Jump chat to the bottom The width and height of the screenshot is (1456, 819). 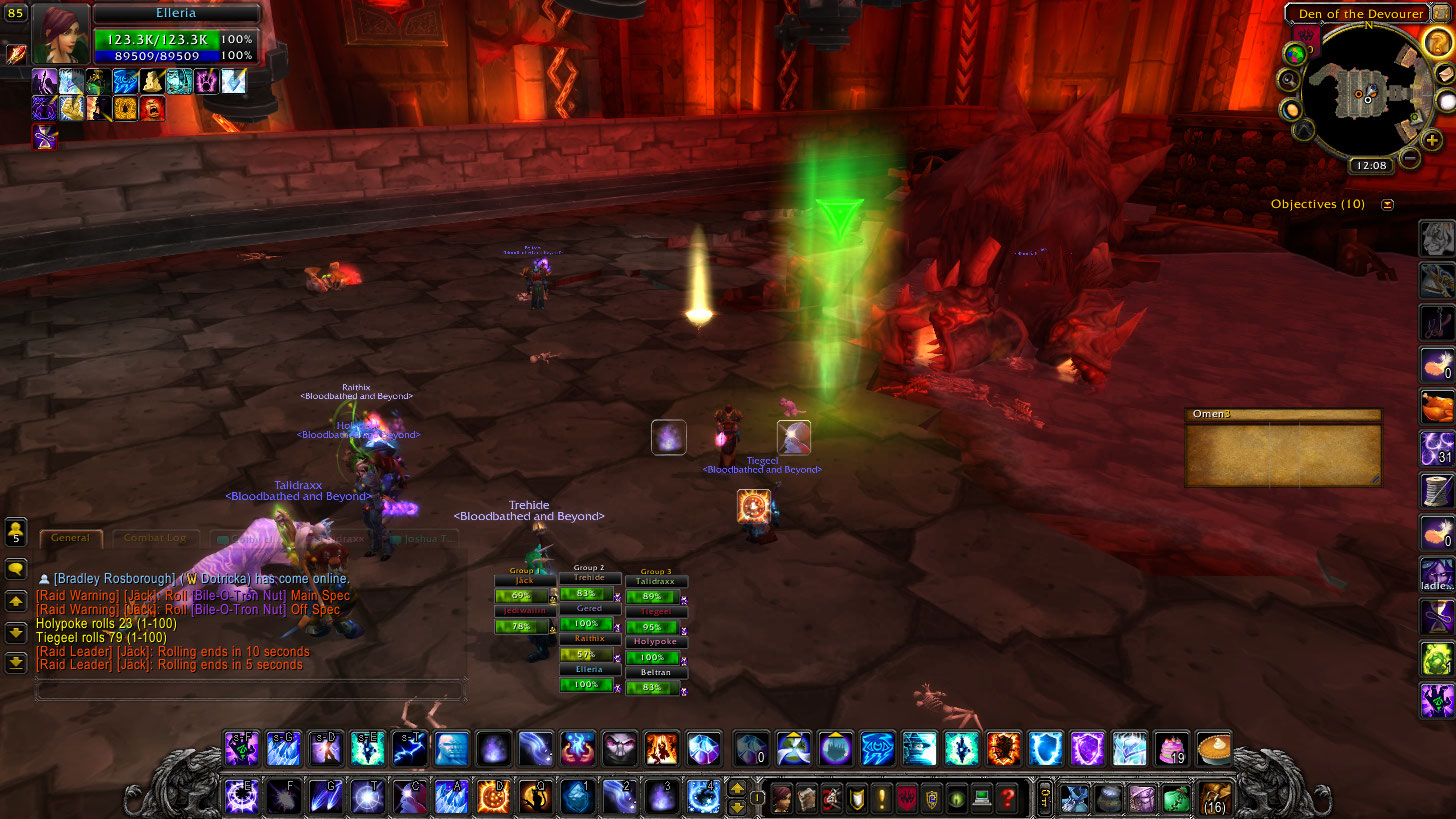tap(16, 662)
